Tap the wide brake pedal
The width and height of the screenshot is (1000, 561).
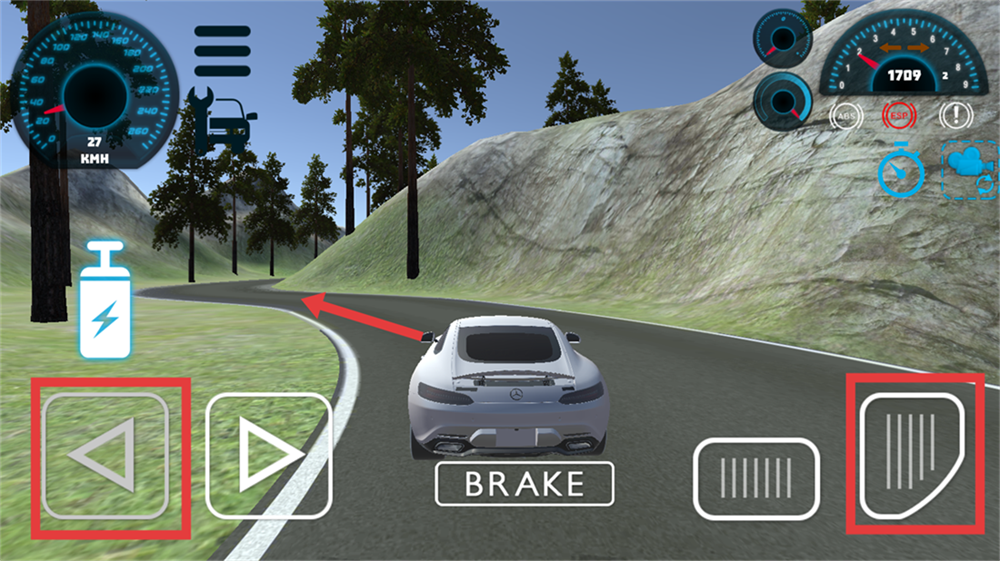(756, 478)
